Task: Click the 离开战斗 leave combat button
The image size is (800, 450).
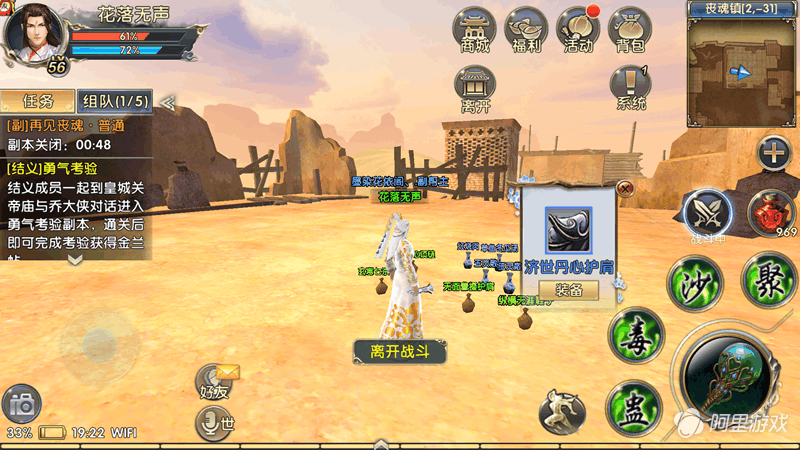Action: [x=399, y=351]
